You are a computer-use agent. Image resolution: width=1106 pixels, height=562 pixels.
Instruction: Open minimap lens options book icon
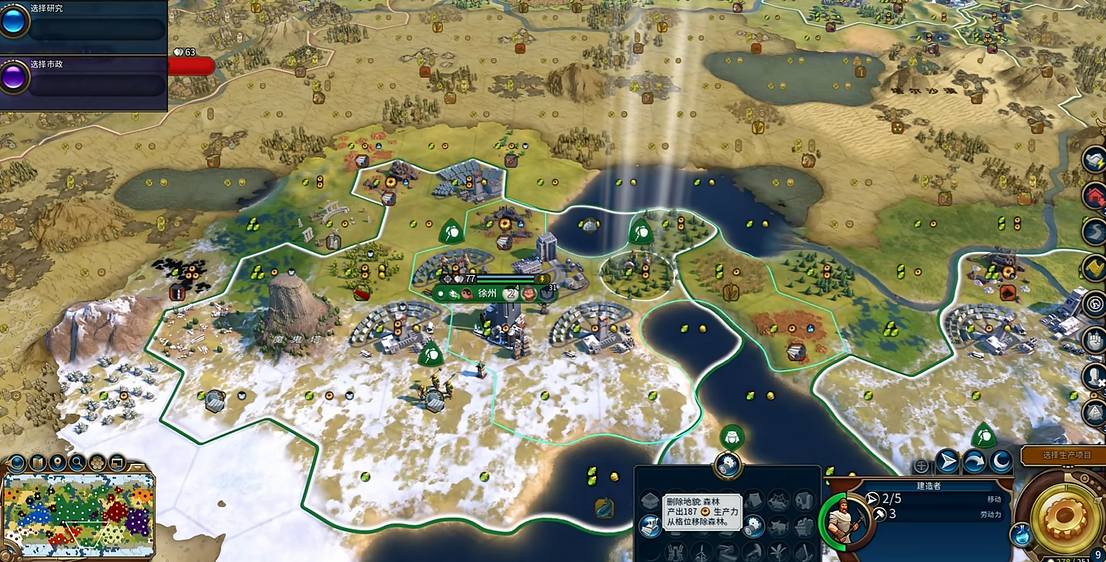coord(36,462)
